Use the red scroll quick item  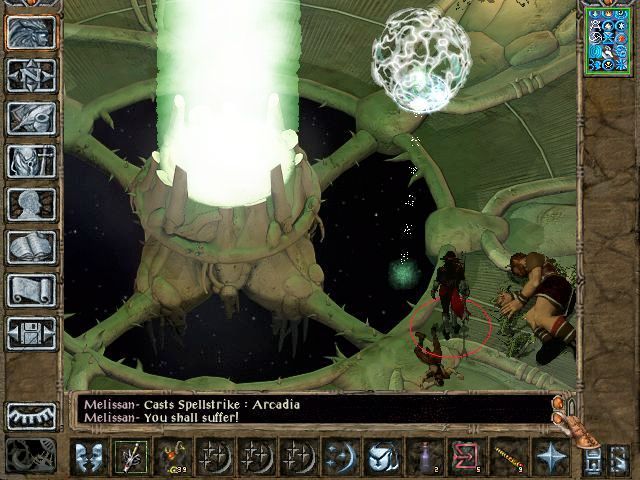coord(463,457)
